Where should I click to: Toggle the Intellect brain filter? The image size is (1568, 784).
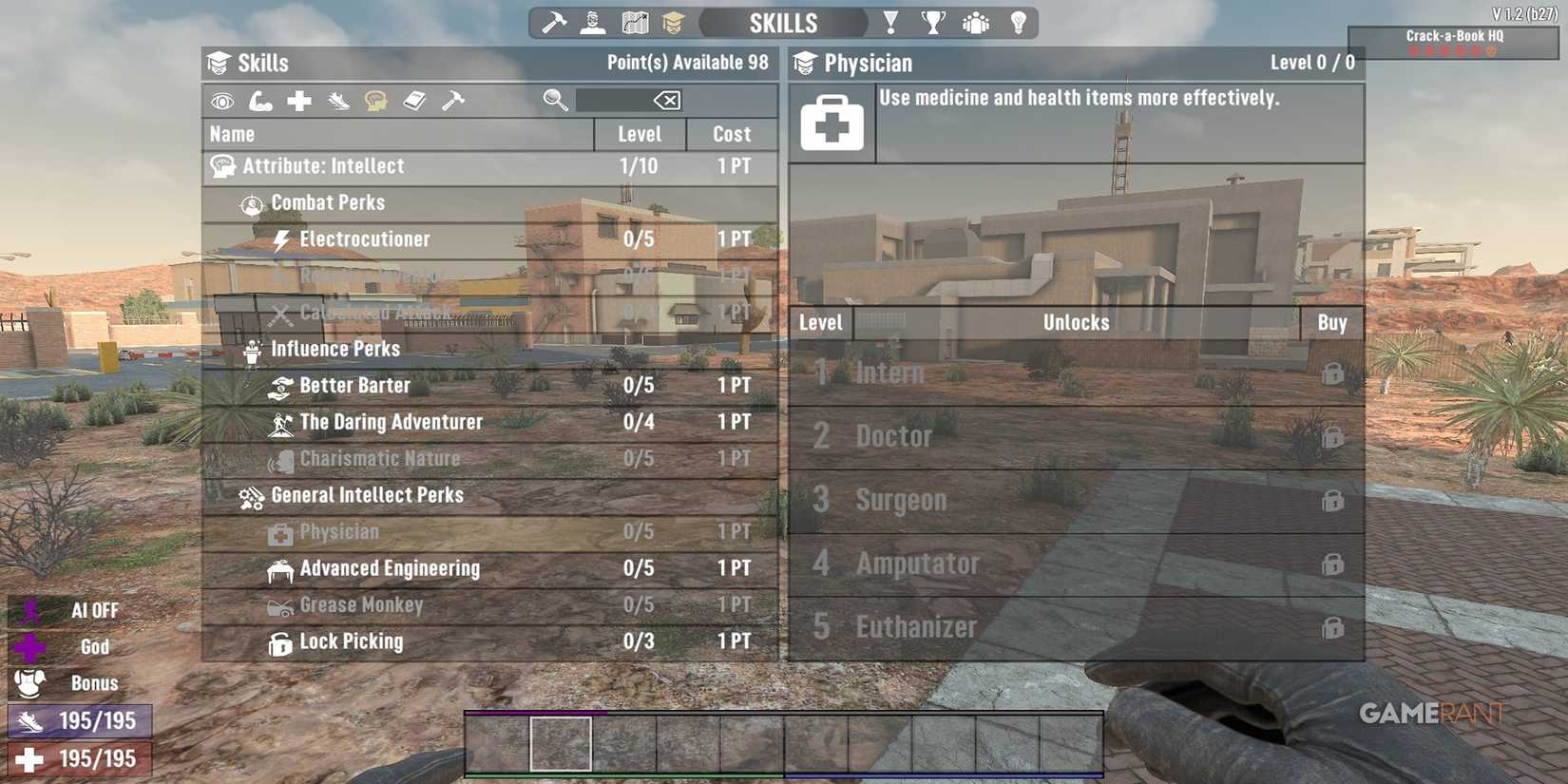[x=376, y=99]
